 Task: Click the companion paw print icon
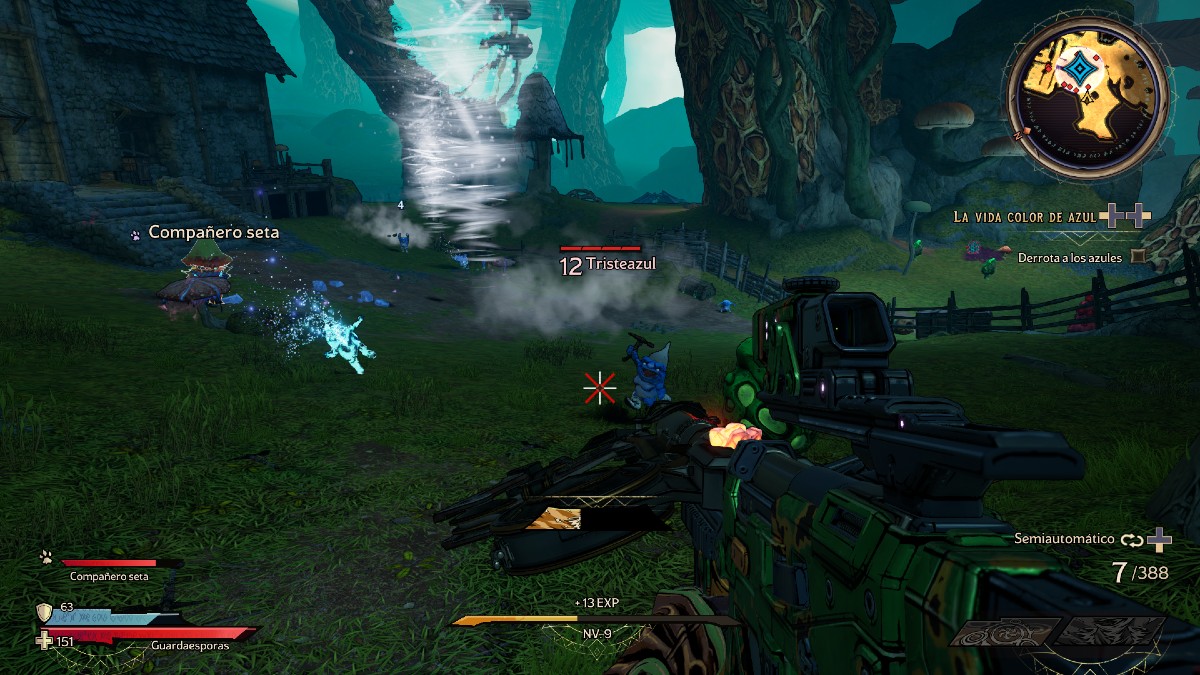tap(45, 556)
